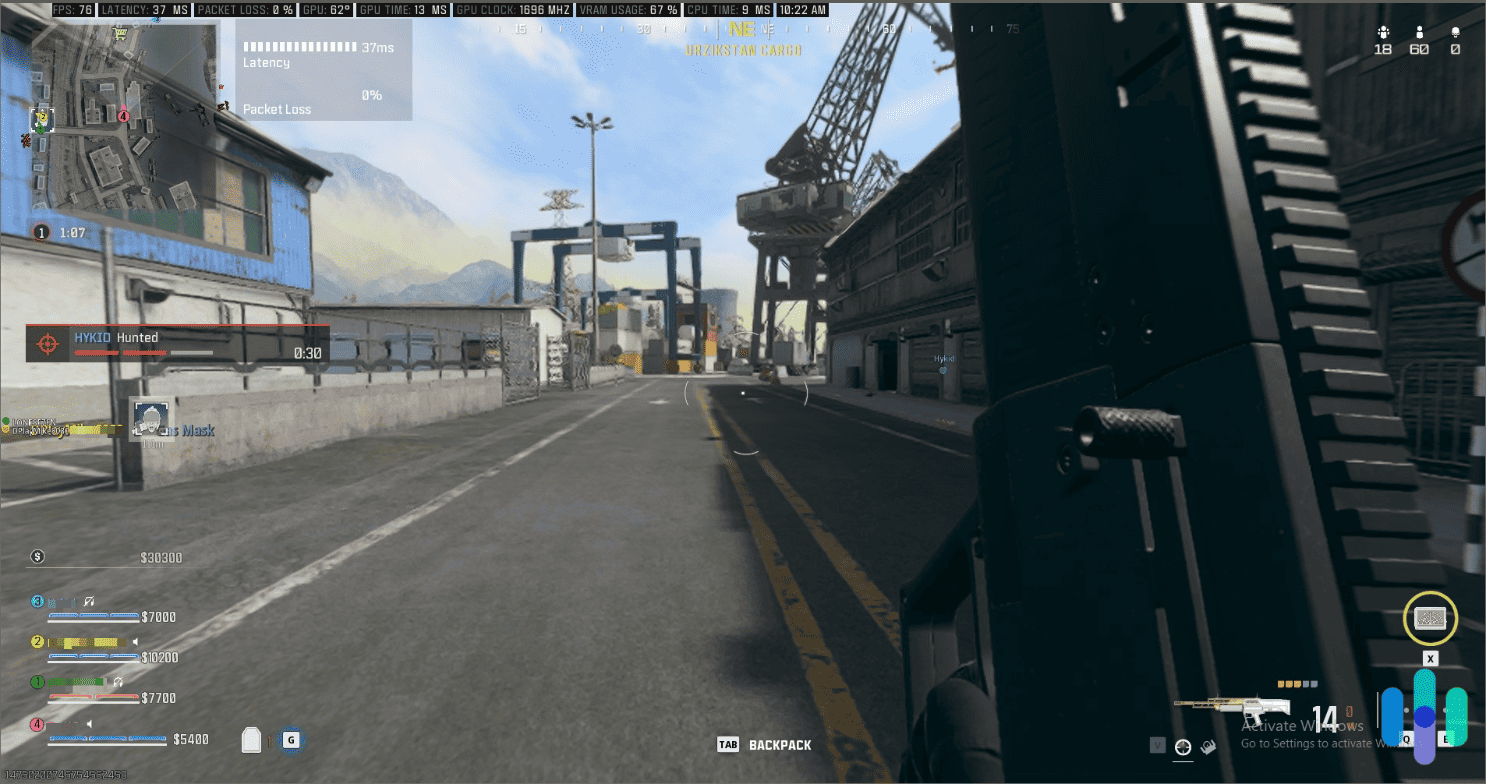Mute teammate number 2 via speaker icon
Viewport: 1486px width, 784px height.
[x=135, y=641]
